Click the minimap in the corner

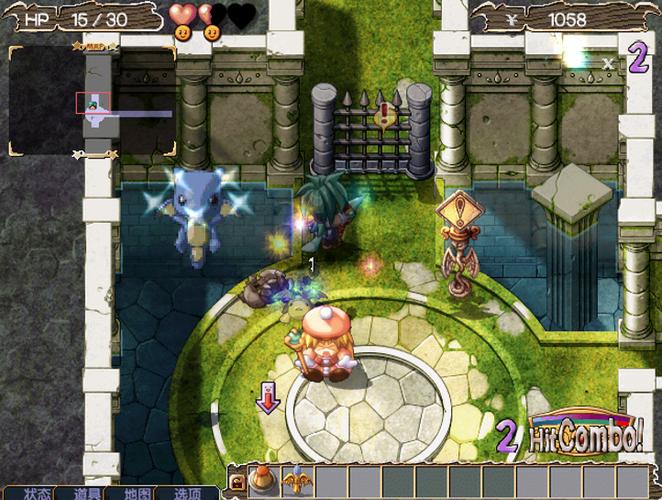[92, 100]
